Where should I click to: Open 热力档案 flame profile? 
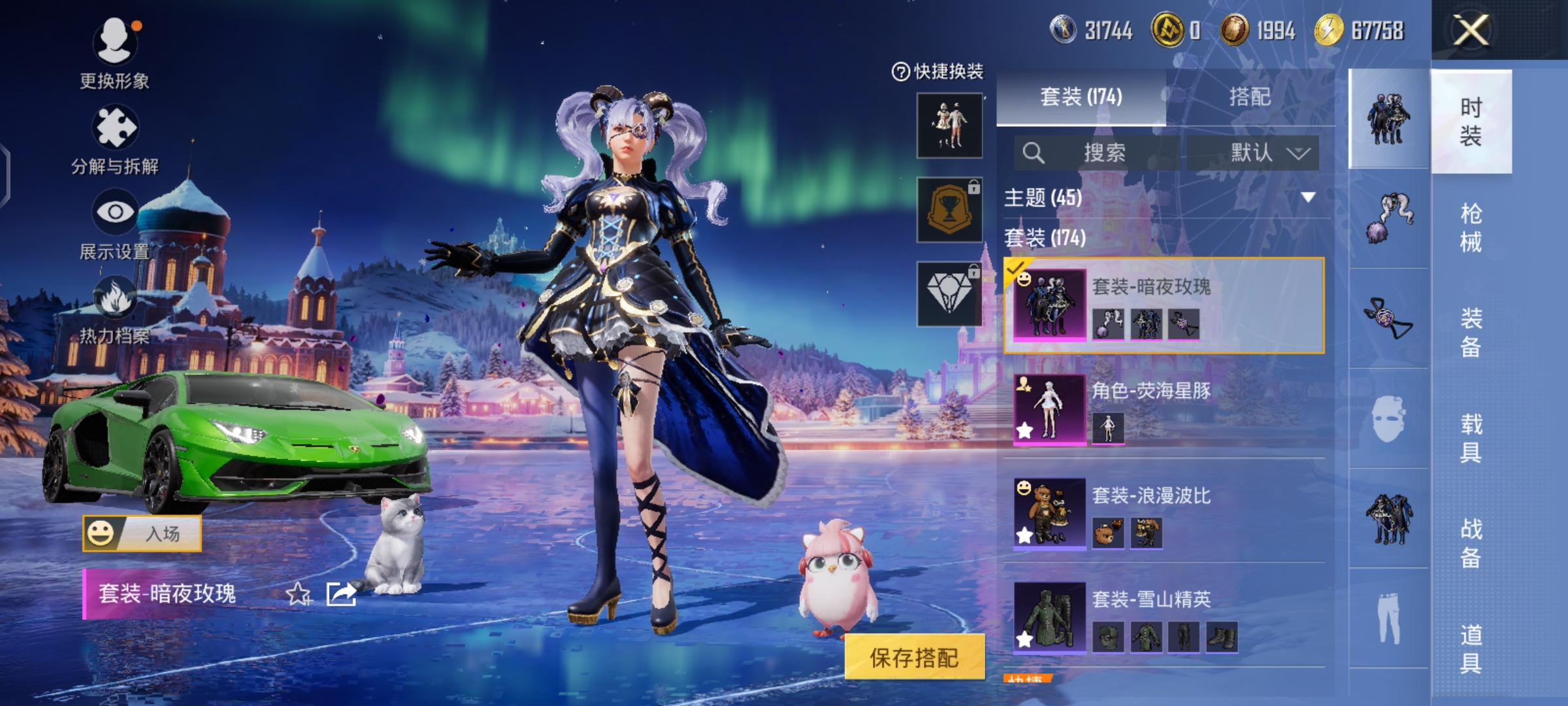(115, 298)
